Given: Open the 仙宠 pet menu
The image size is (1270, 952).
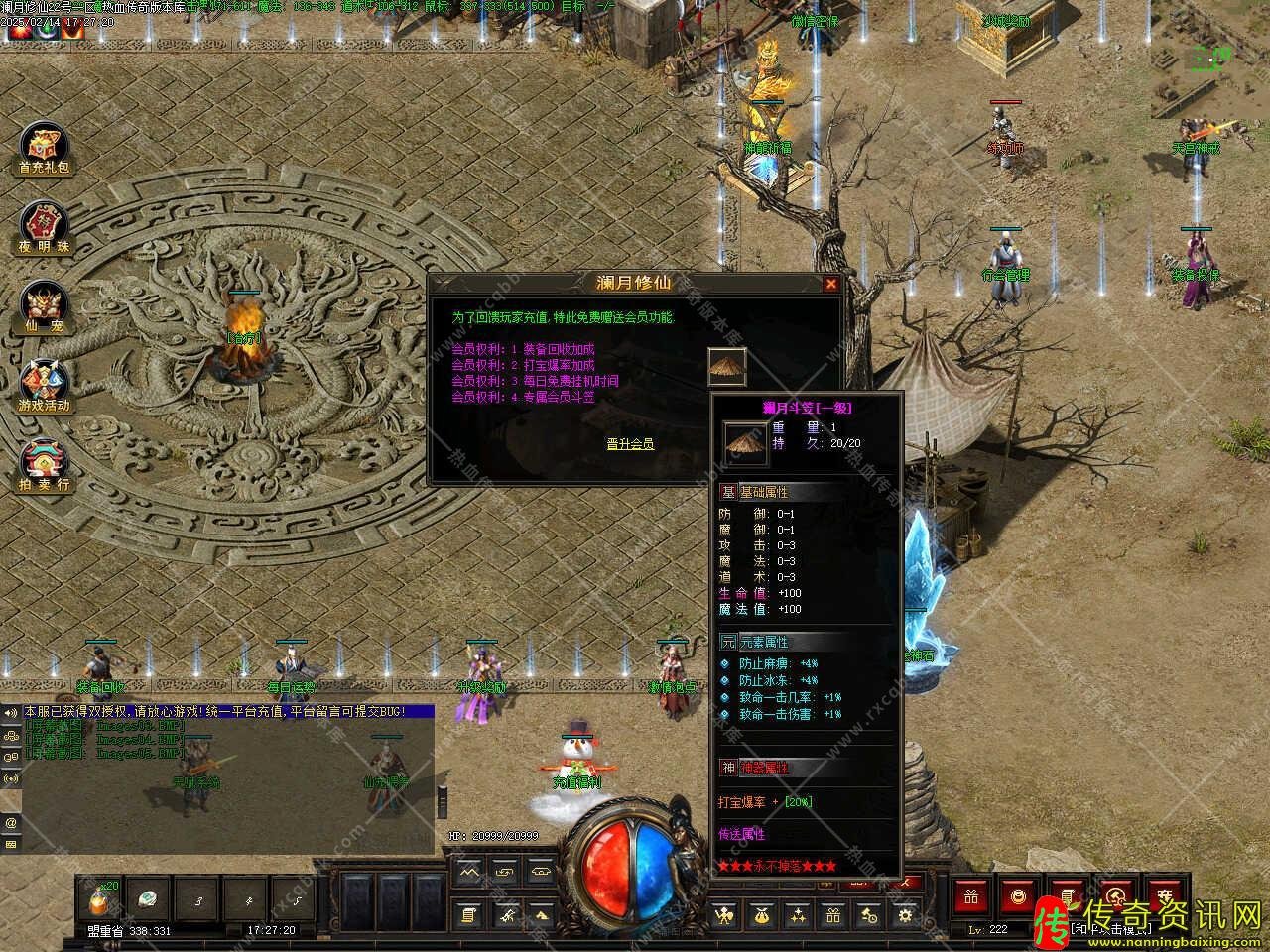Looking at the screenshot, I should click(x=44, y=305).
